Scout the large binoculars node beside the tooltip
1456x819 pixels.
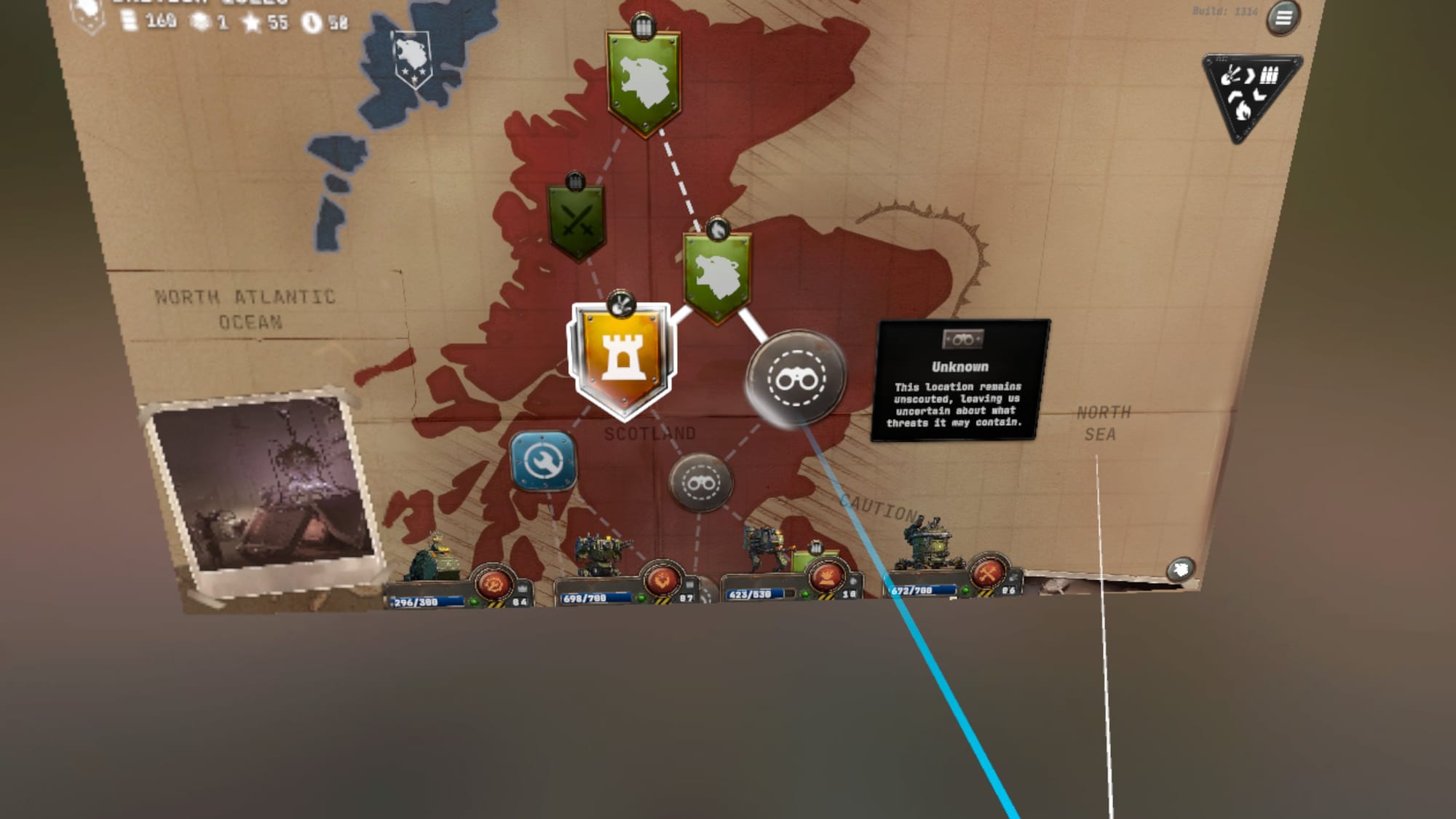tap(796, 377)
